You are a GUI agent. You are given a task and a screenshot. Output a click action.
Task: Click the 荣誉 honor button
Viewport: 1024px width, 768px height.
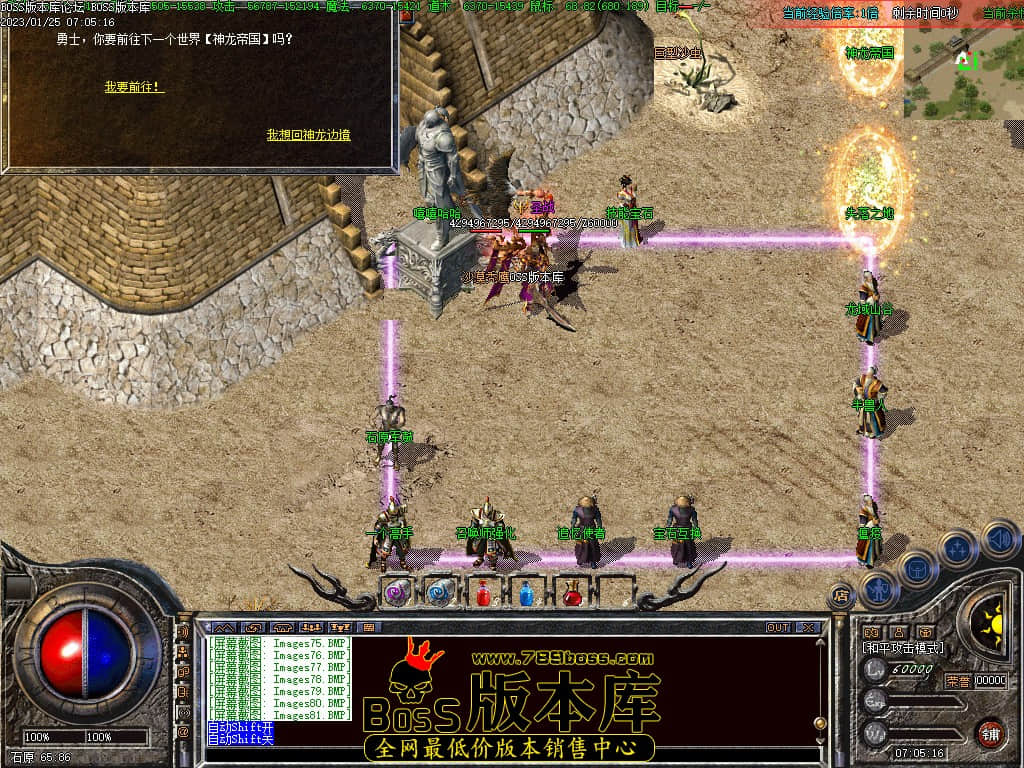[957, 680]
